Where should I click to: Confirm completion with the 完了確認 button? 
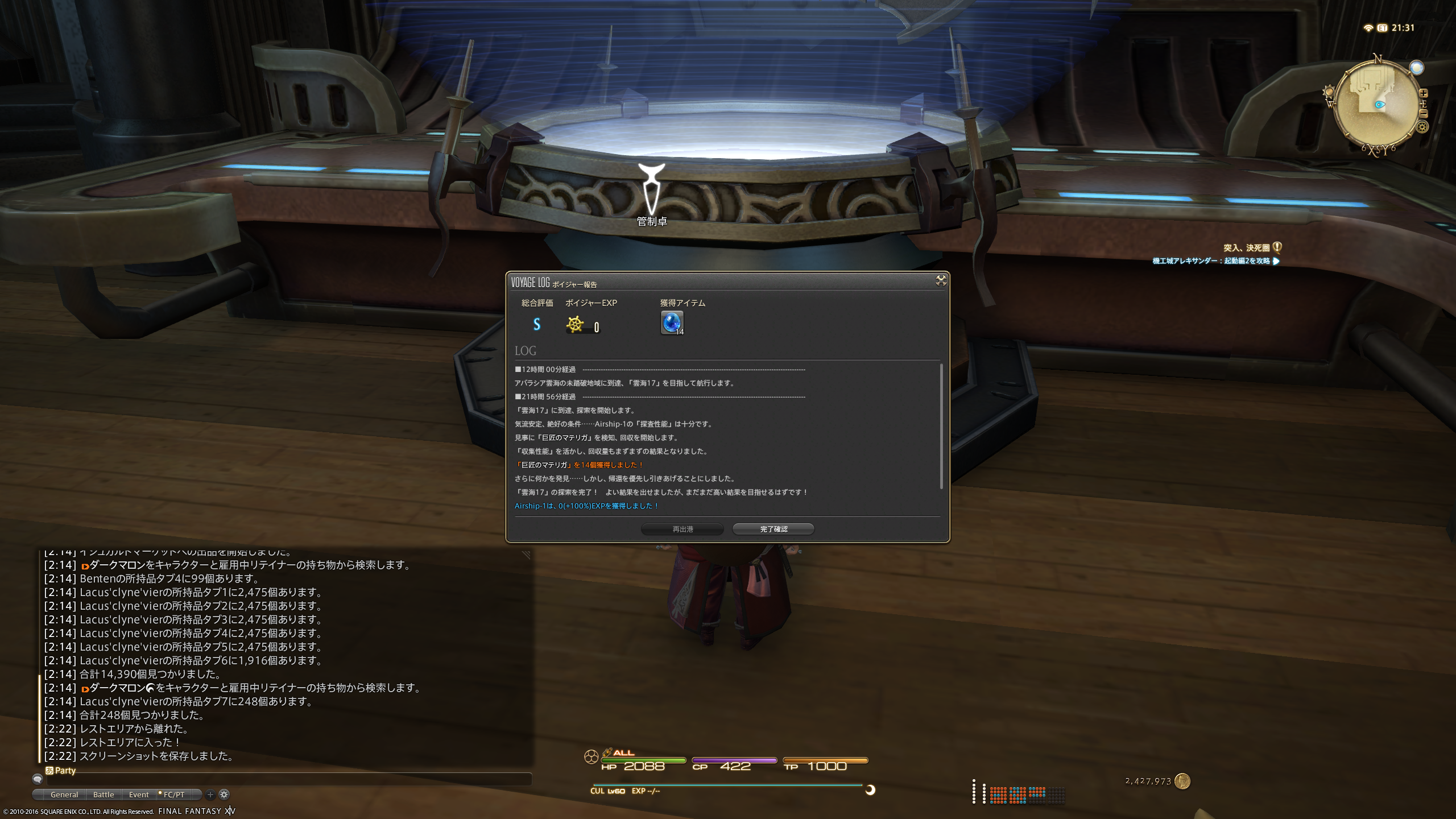(x=773, y=529)
